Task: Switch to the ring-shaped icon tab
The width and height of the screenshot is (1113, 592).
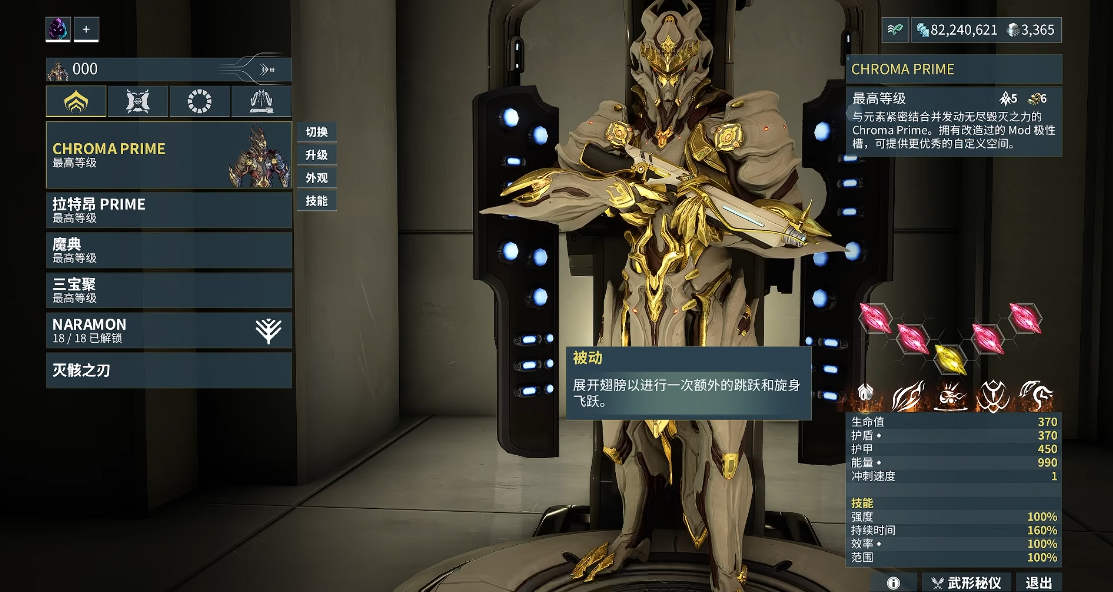Action: 199,101
